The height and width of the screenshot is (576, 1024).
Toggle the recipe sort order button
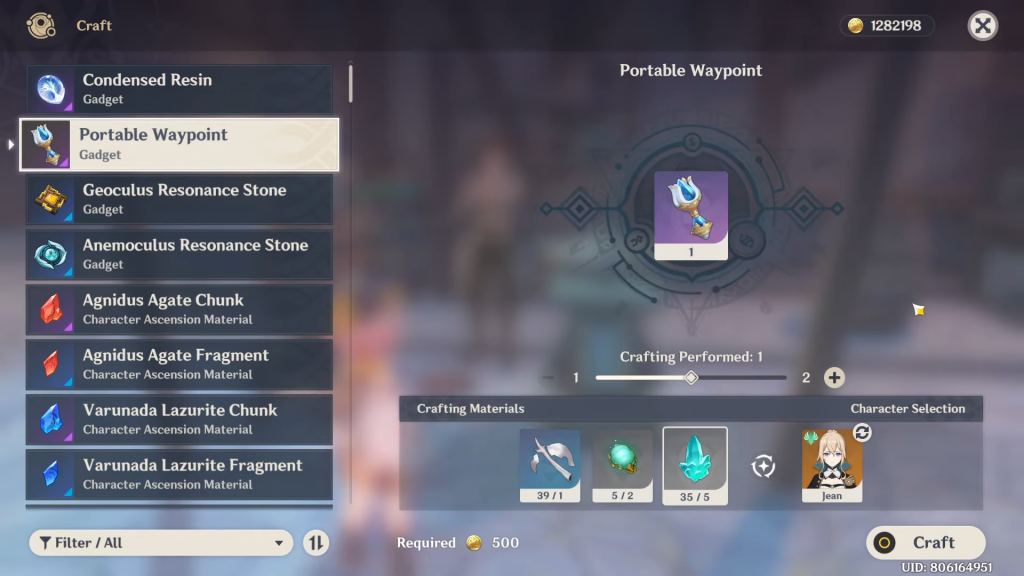click(315, 543)
